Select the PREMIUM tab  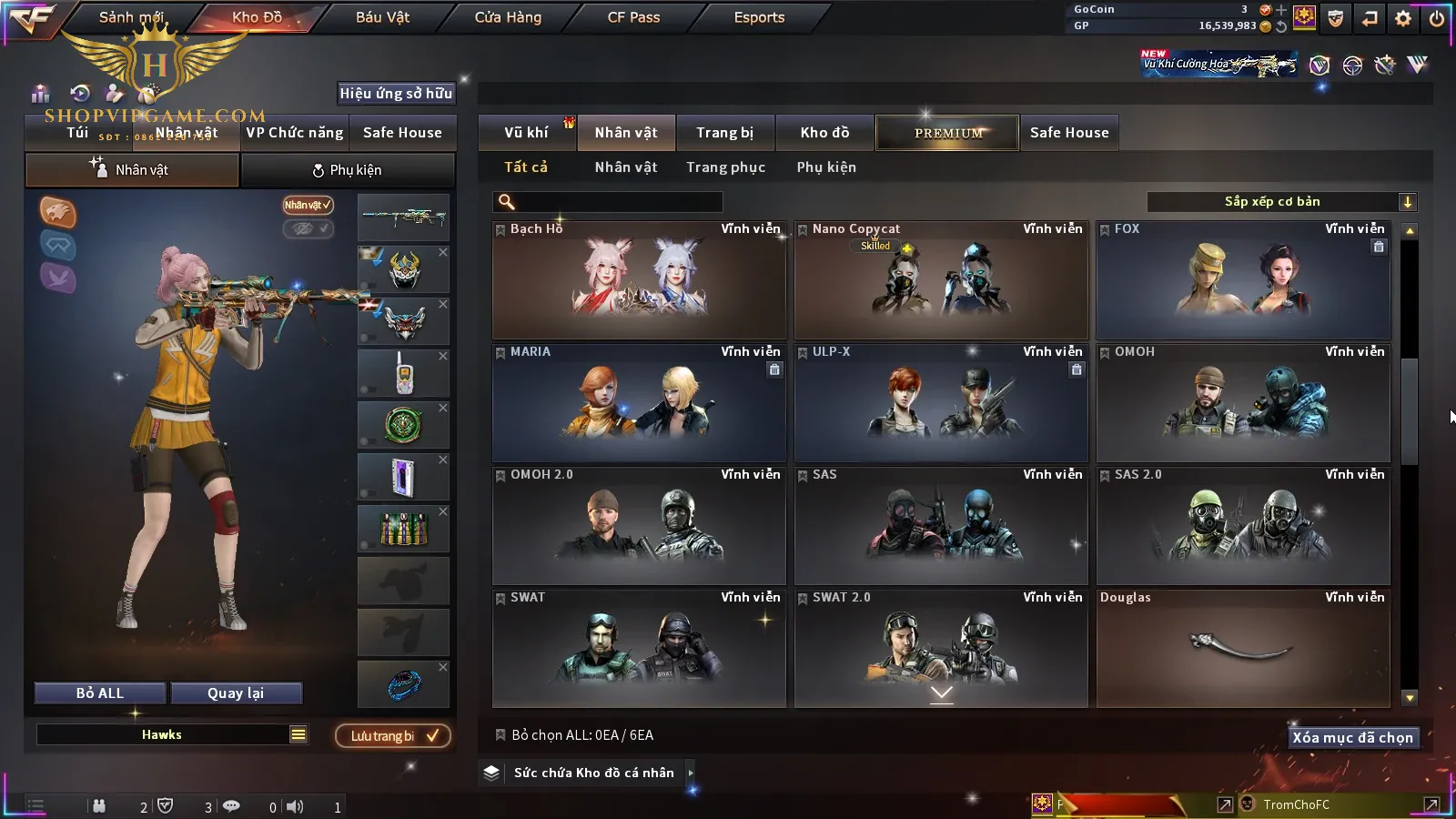(x=947, y=133)
